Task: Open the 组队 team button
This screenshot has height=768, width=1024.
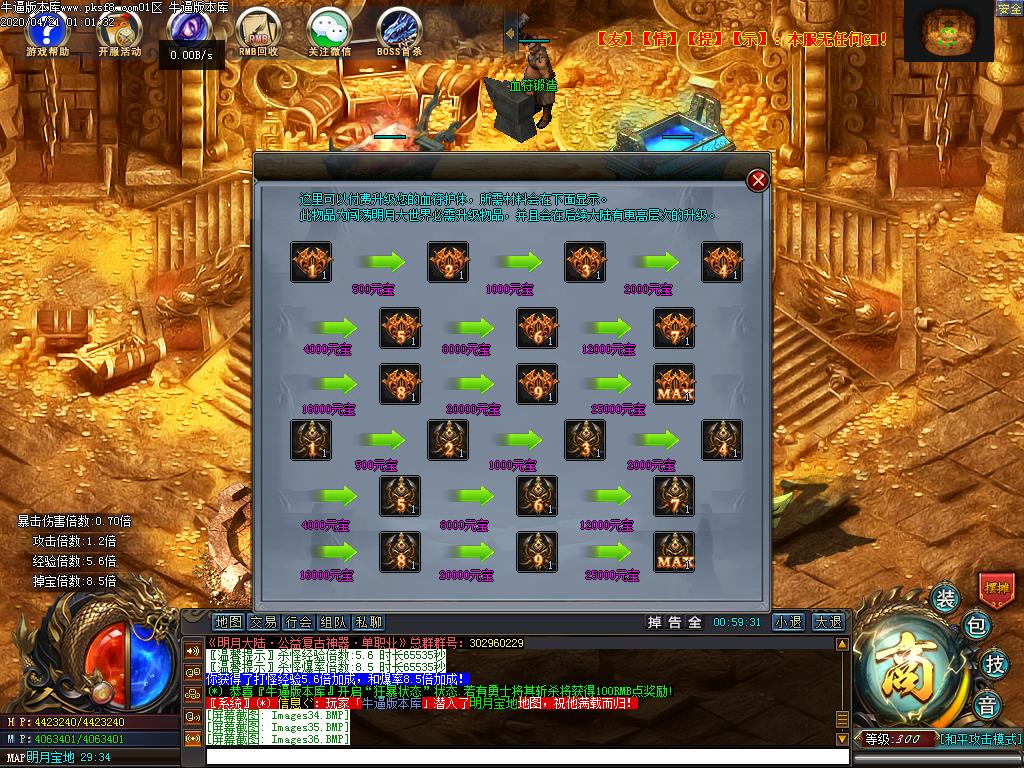Action: pyautogui.click(x=334, y=622)
